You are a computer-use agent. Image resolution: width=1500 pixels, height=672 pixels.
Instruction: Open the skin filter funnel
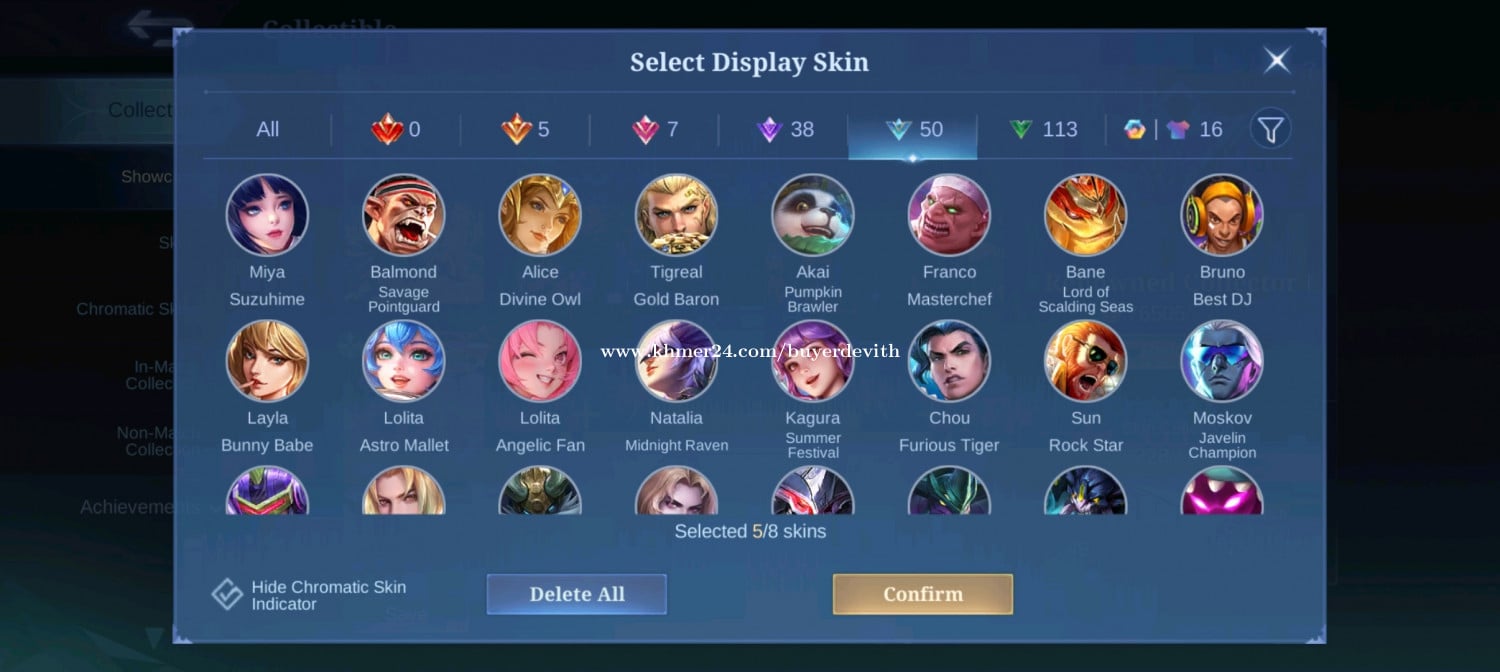pos(1270,129)
